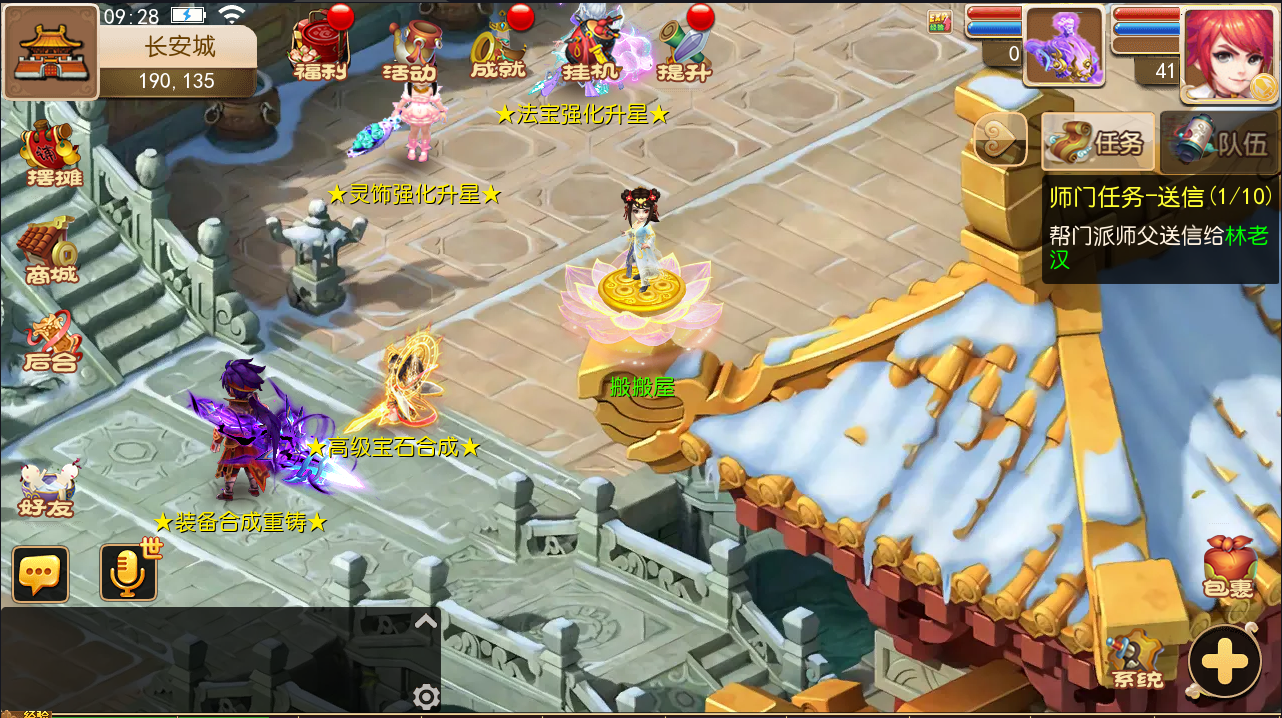Open the 摆摊 stall market

point(53,156)
